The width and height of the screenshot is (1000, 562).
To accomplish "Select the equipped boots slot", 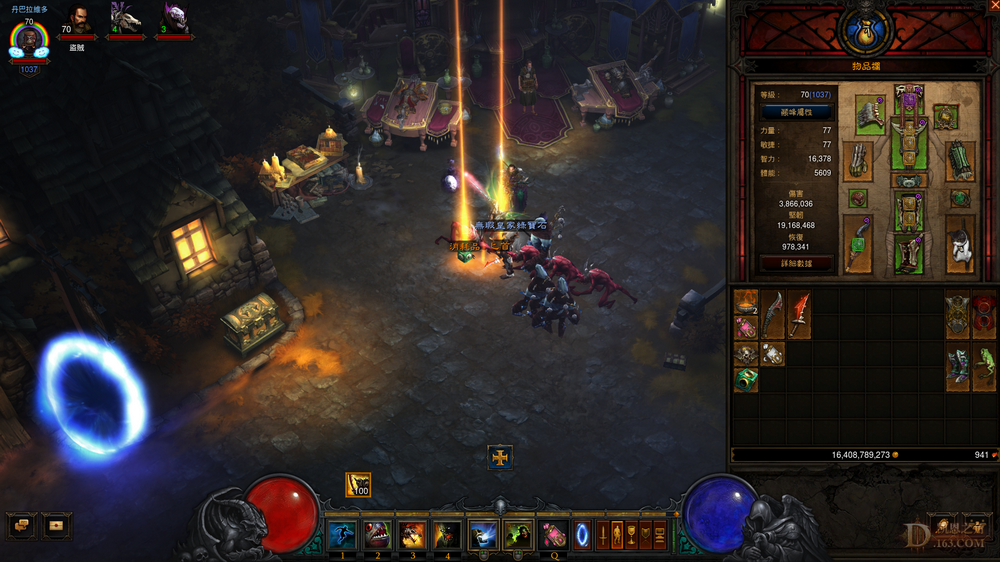I will [x=909, y=253].
